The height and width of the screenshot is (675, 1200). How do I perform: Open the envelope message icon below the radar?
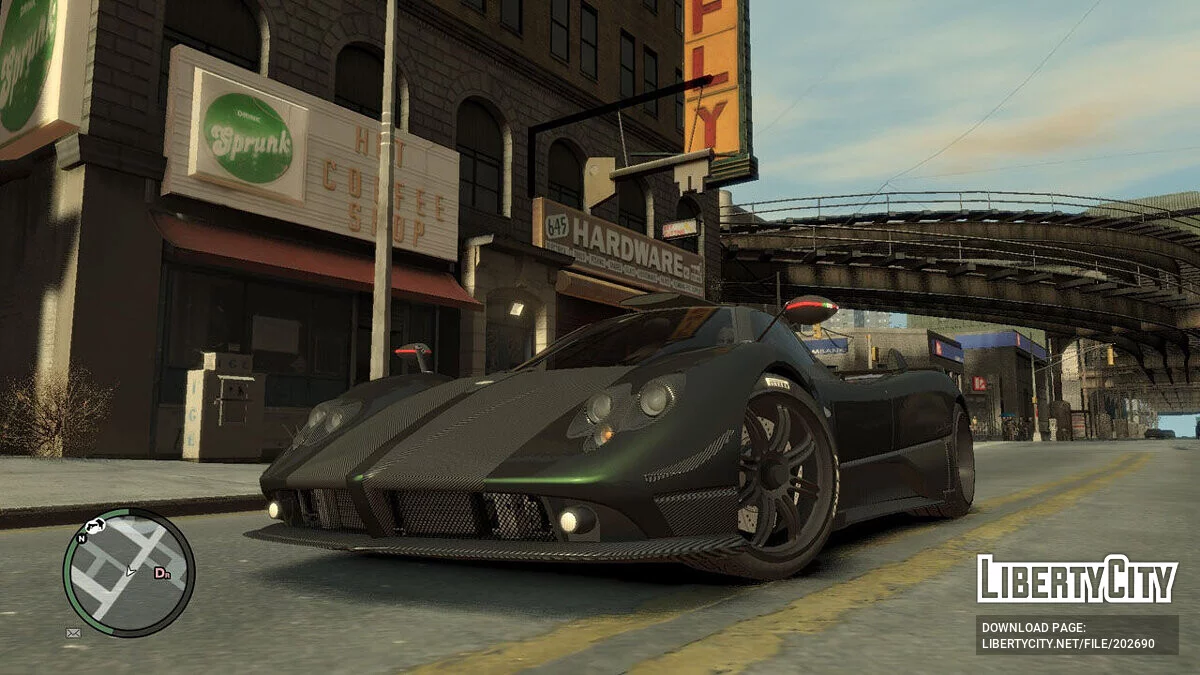pyautogui.click(x=73, y=632)
